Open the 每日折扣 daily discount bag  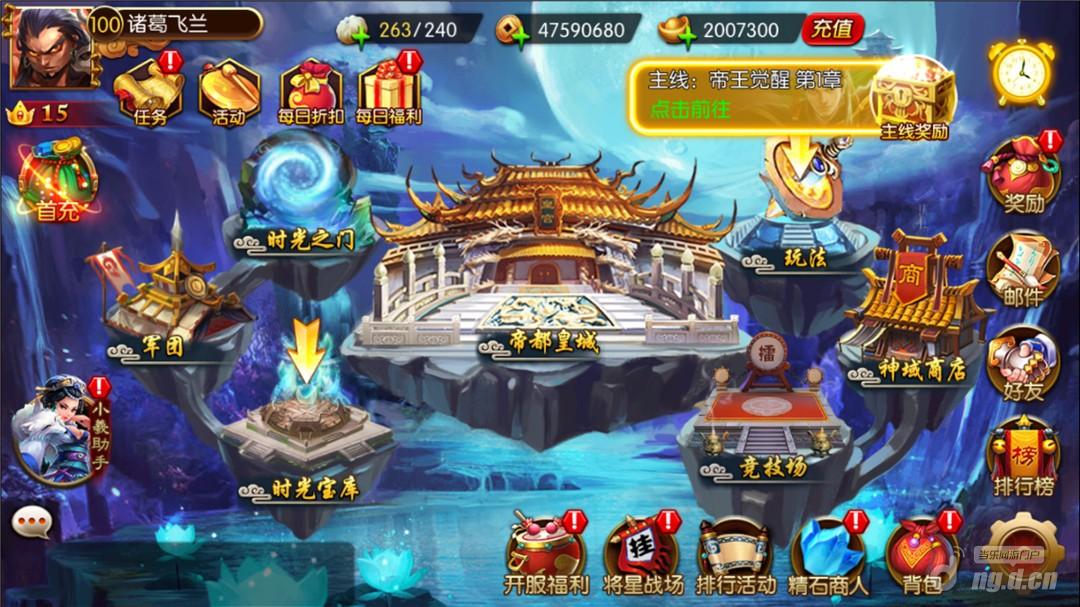310,92
